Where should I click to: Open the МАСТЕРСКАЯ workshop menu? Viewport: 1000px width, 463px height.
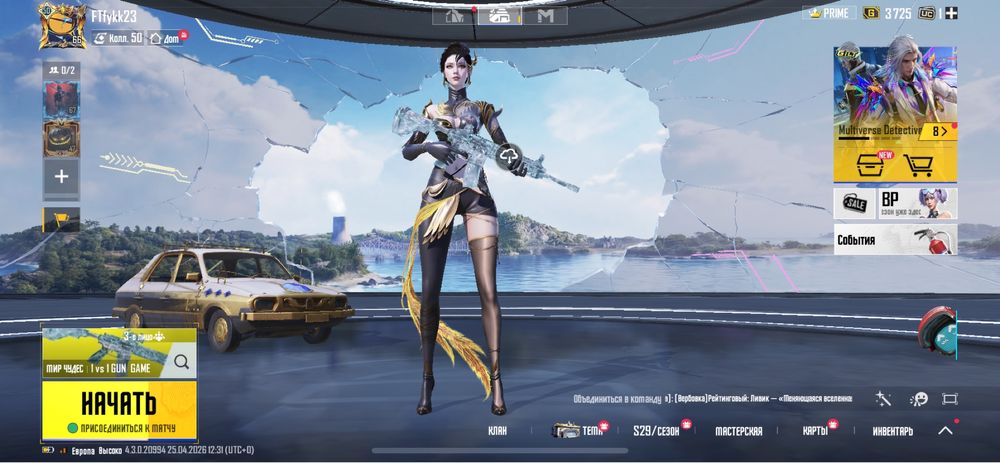(x=739, y=431)
